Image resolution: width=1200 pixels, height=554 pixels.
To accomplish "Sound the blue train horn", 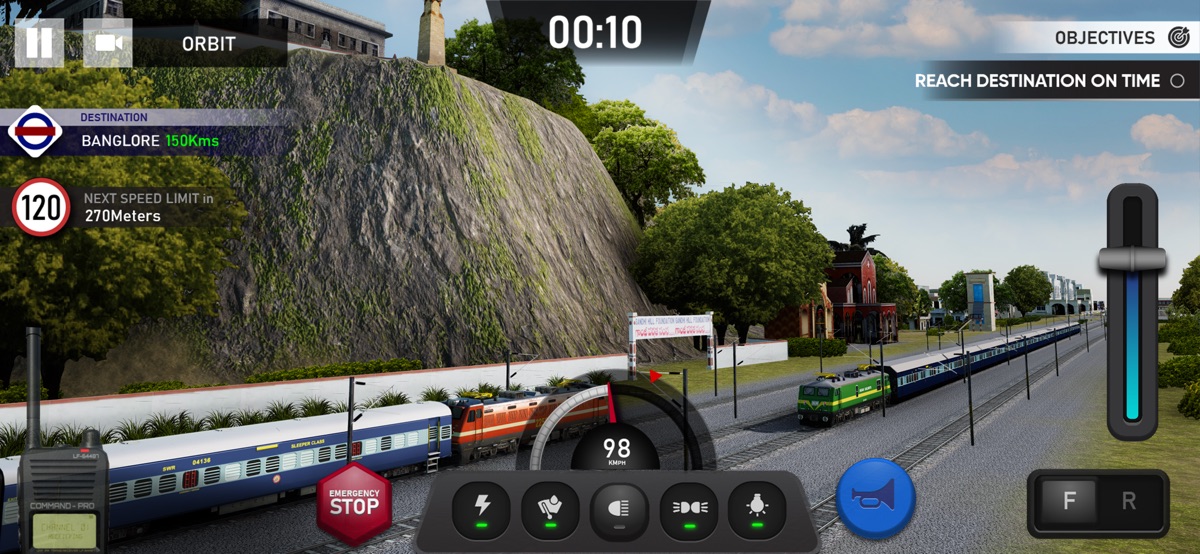I will (877, 497).
